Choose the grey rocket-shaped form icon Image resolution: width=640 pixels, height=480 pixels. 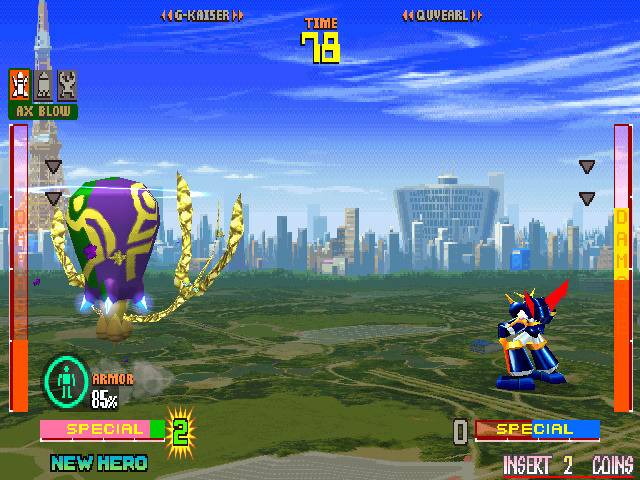click(43, 84)
